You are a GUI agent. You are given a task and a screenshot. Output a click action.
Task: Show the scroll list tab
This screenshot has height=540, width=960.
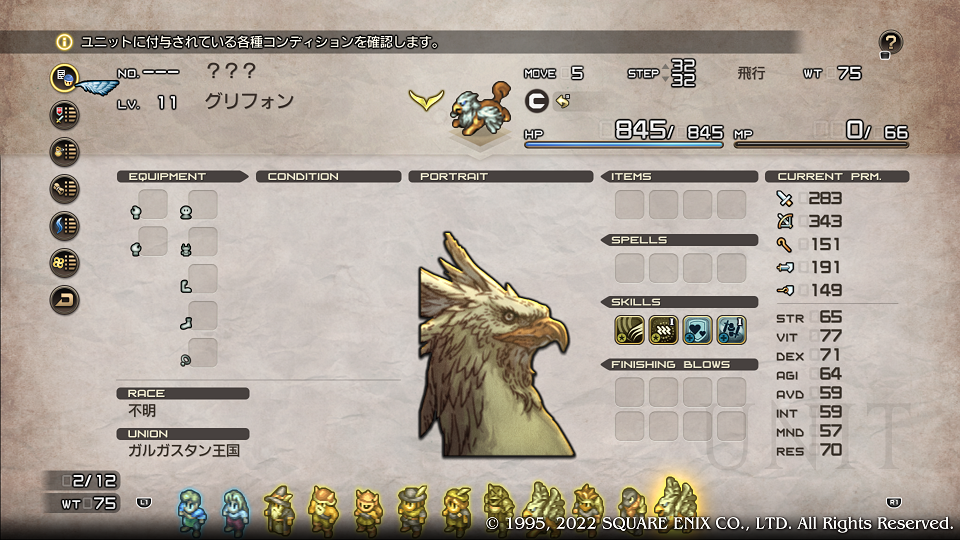click(x=65, y=188)
